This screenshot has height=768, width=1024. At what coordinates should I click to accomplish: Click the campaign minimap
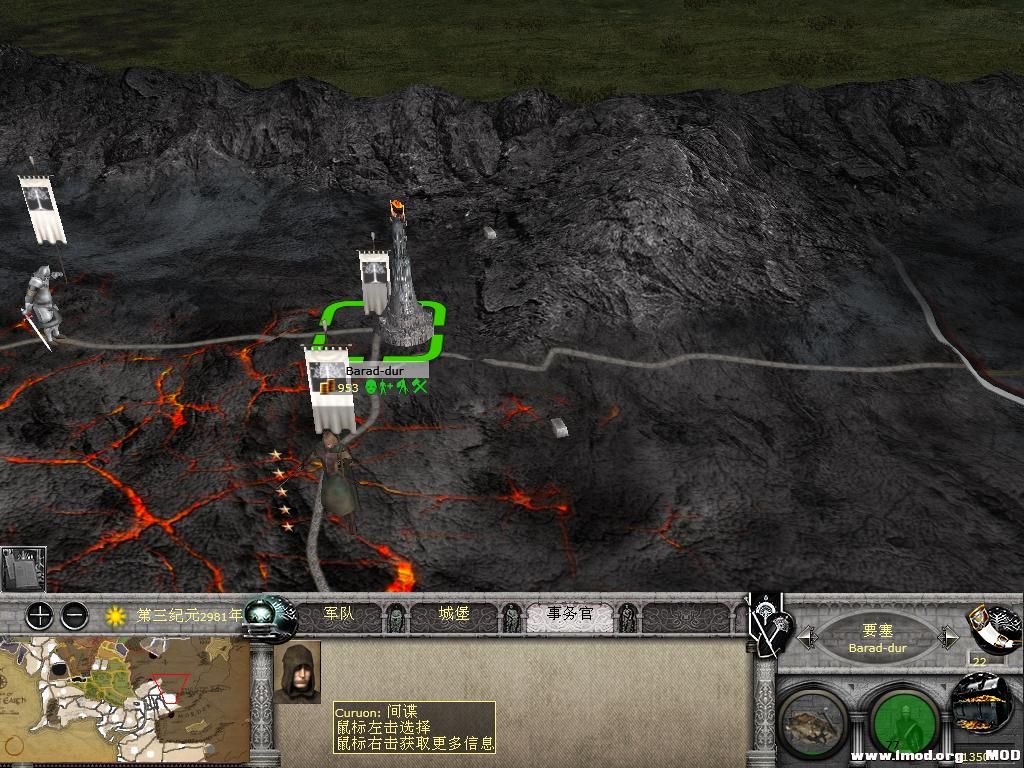coord(124,700)
